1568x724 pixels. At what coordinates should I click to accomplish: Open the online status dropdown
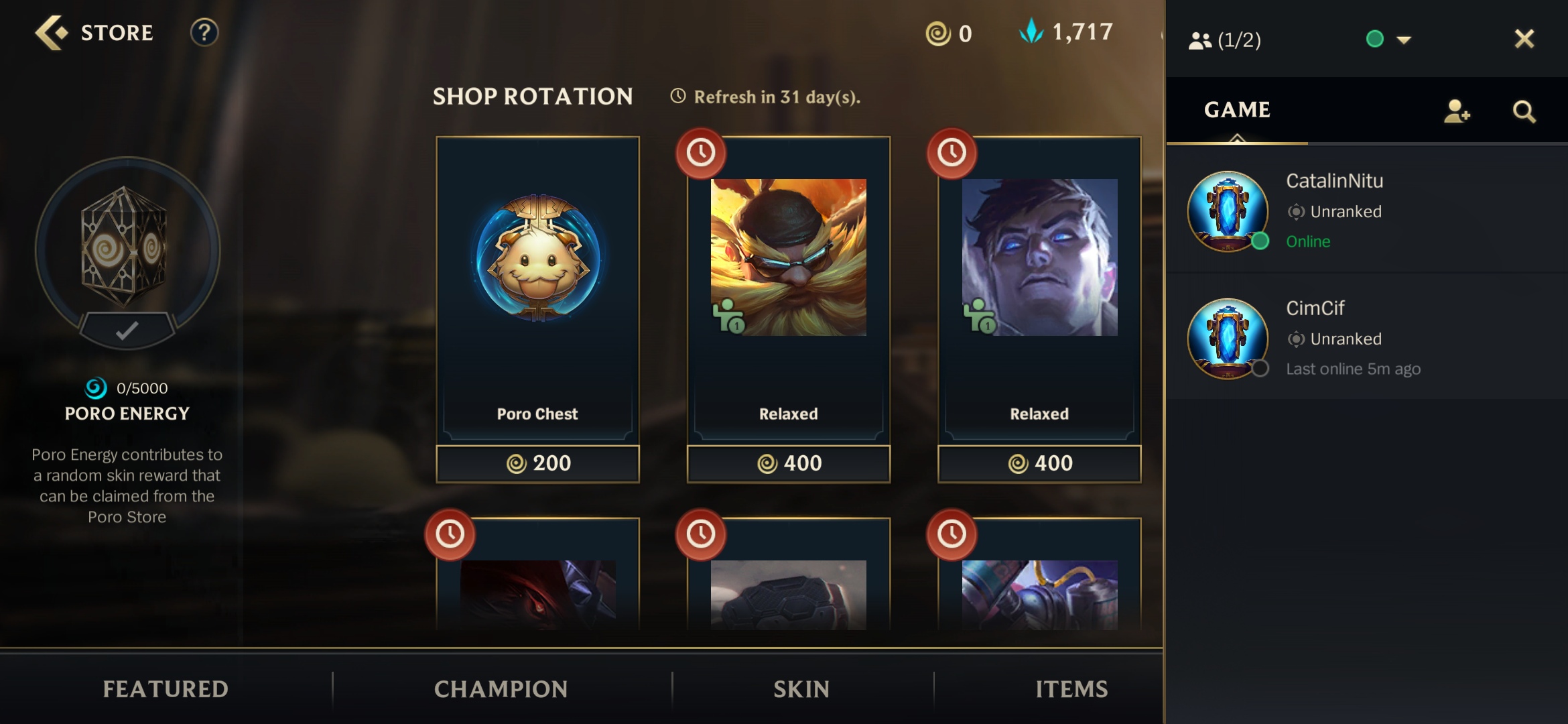pyautogui.click(x=1403, y=40)
